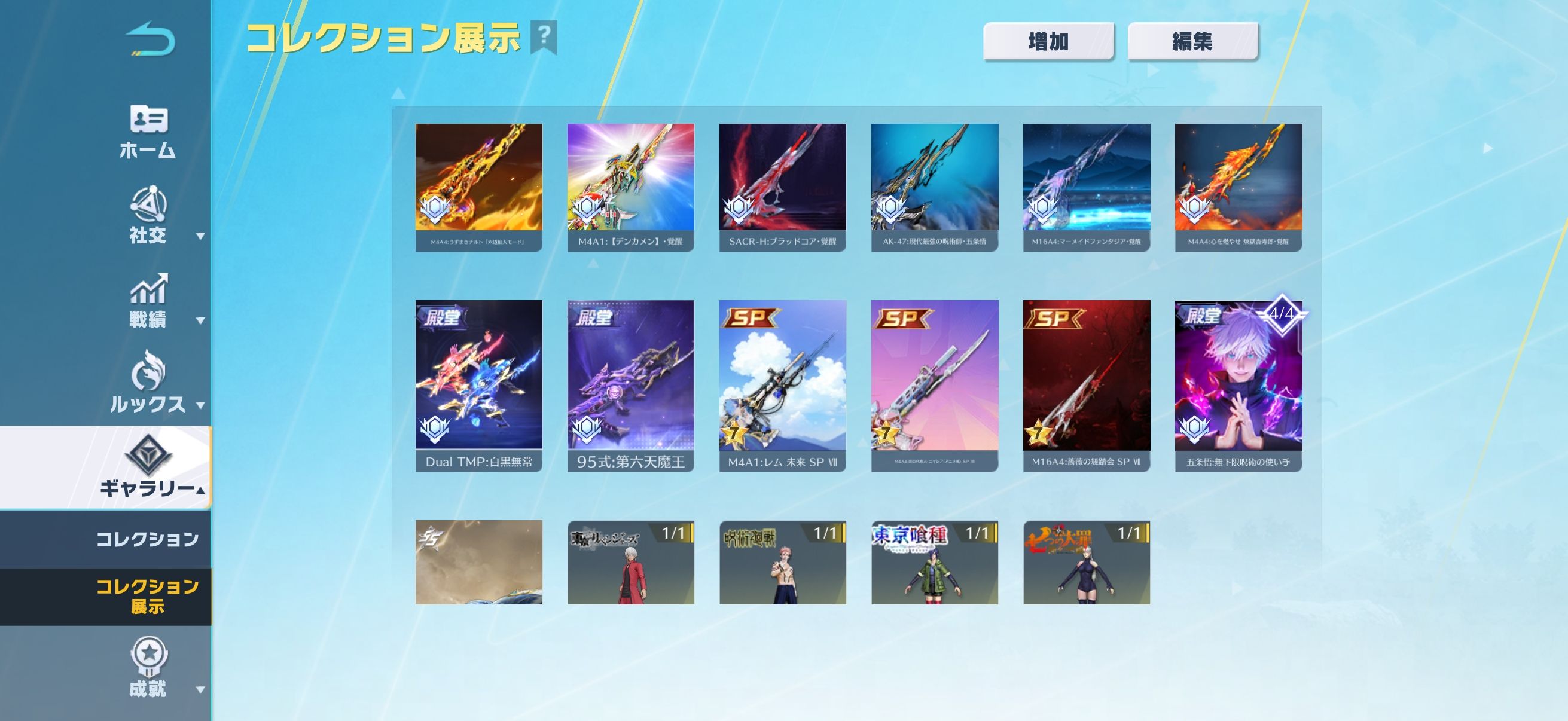The image size is (1568, 721).
Task: Open the 東京喰種 collaboration card
Action: [934, 562]
